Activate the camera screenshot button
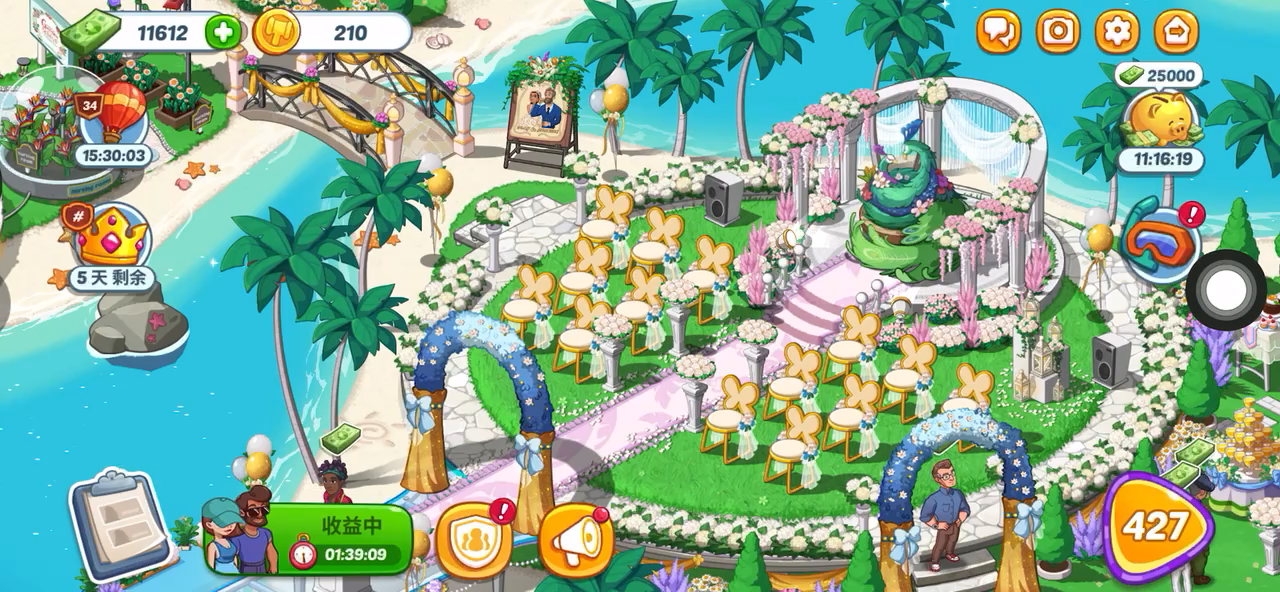Screen dimensions: 1280x592 tap(1058, 32)
